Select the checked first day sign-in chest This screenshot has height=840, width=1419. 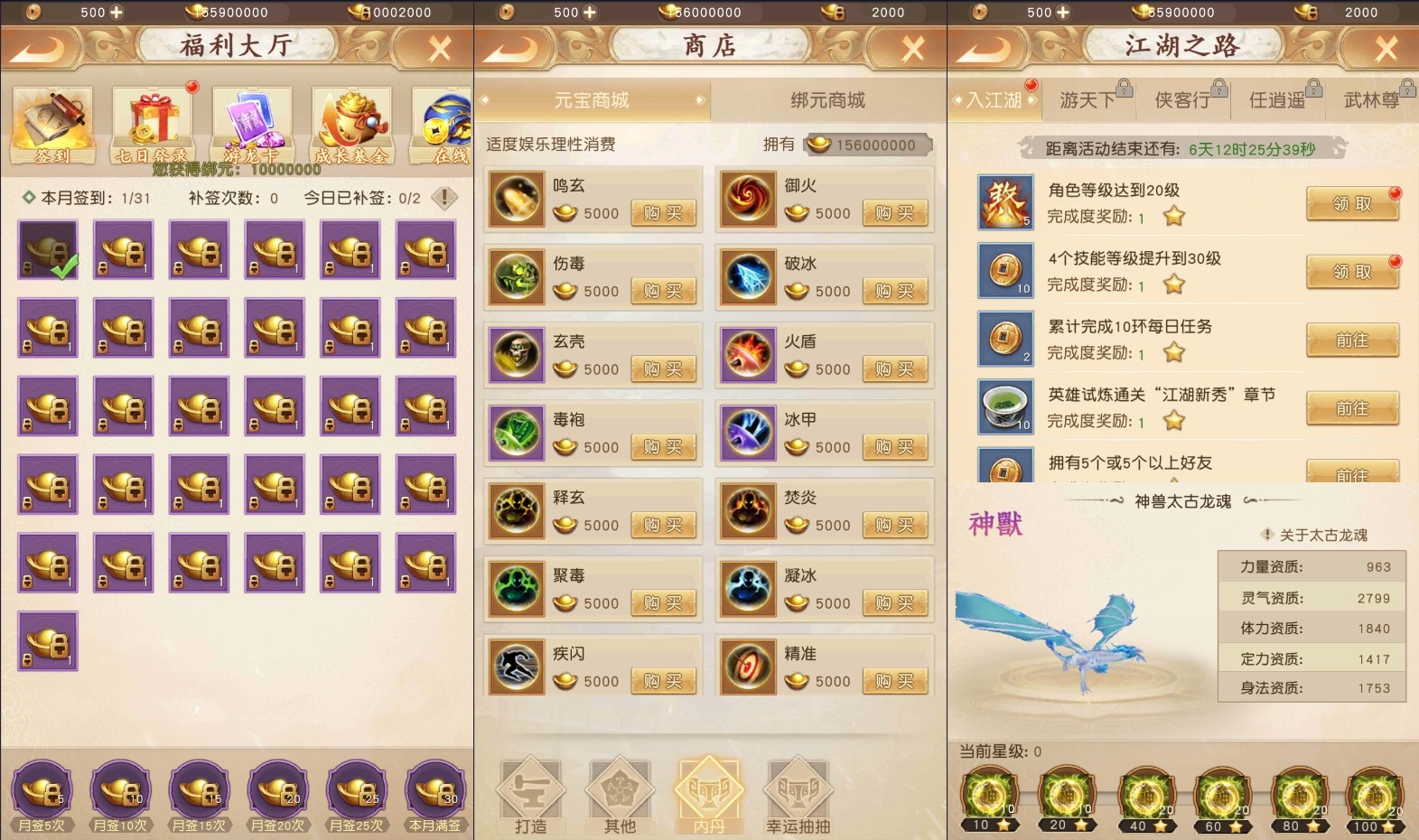point(47,251)
